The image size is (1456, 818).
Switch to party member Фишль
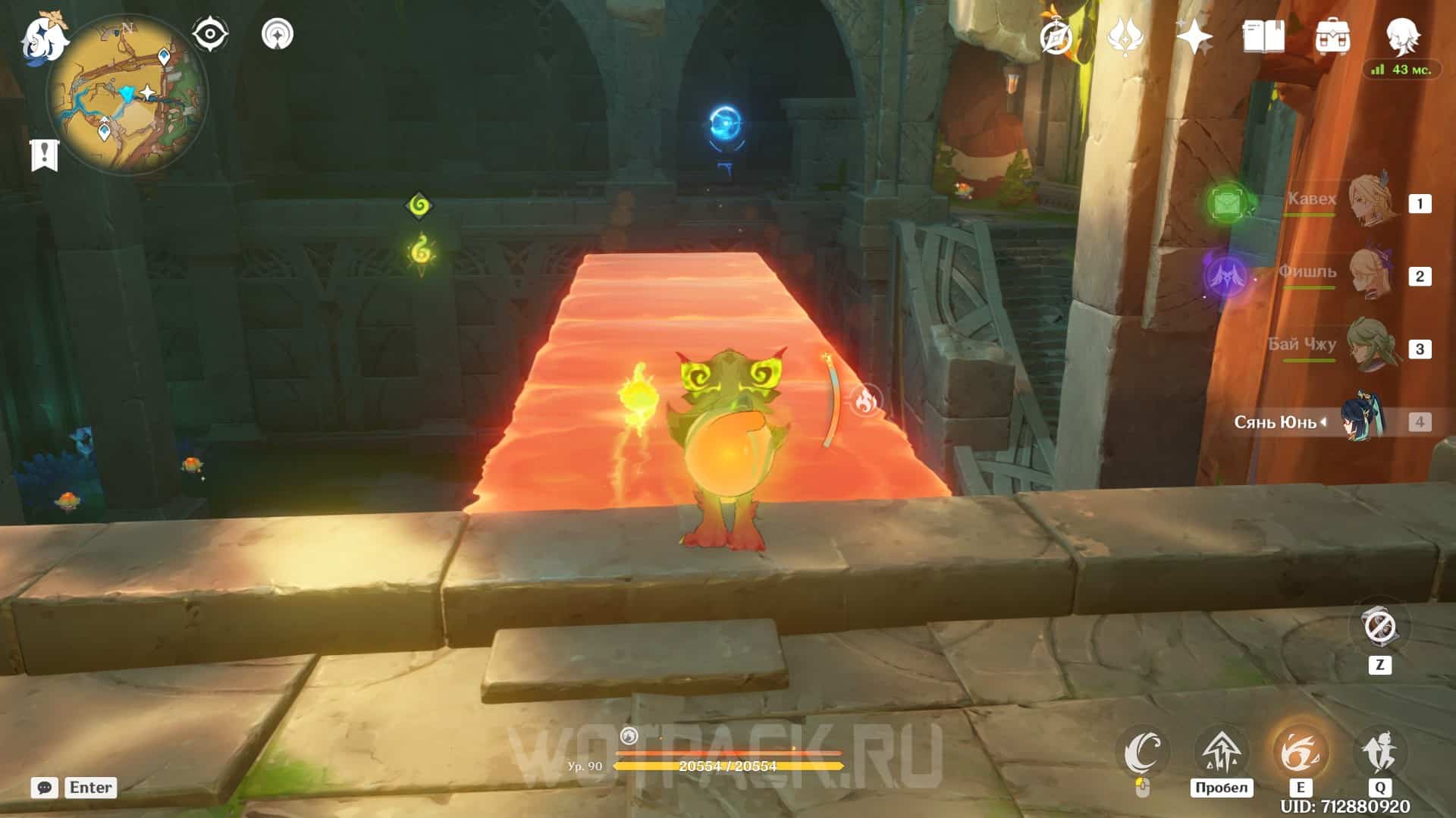pyautogui.click(x=1373, y=275)
